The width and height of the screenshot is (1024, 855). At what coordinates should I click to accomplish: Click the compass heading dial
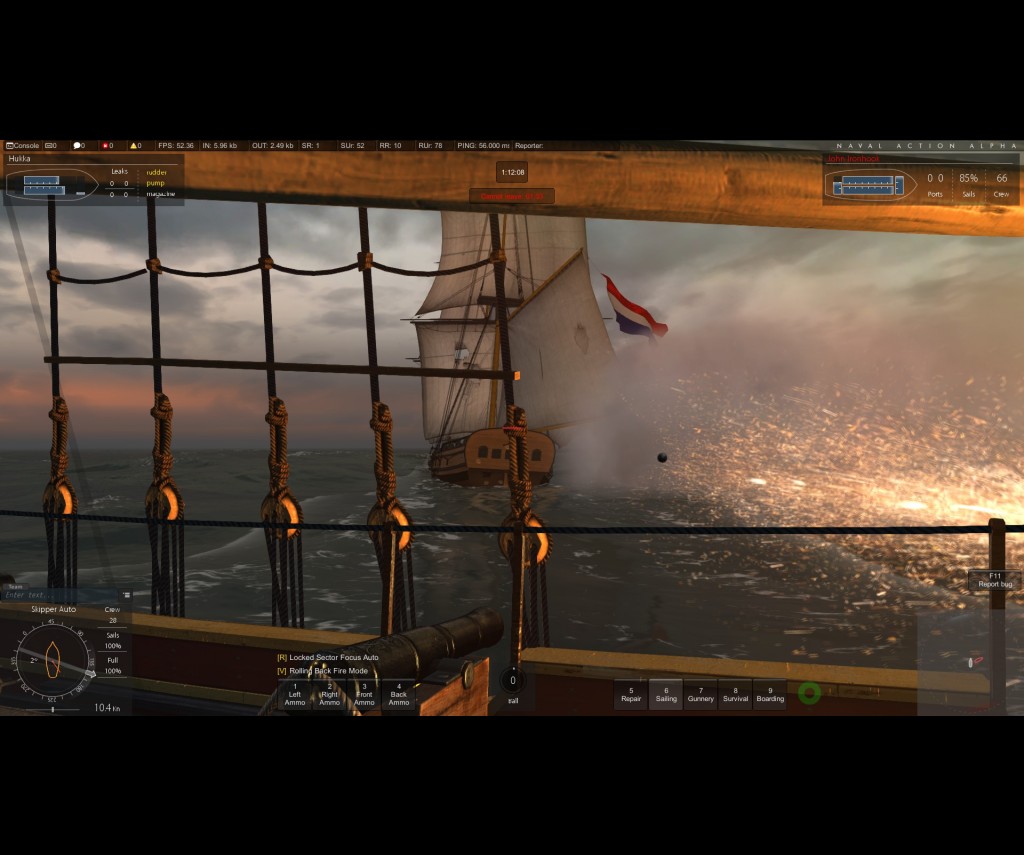(x=53, y=660)
